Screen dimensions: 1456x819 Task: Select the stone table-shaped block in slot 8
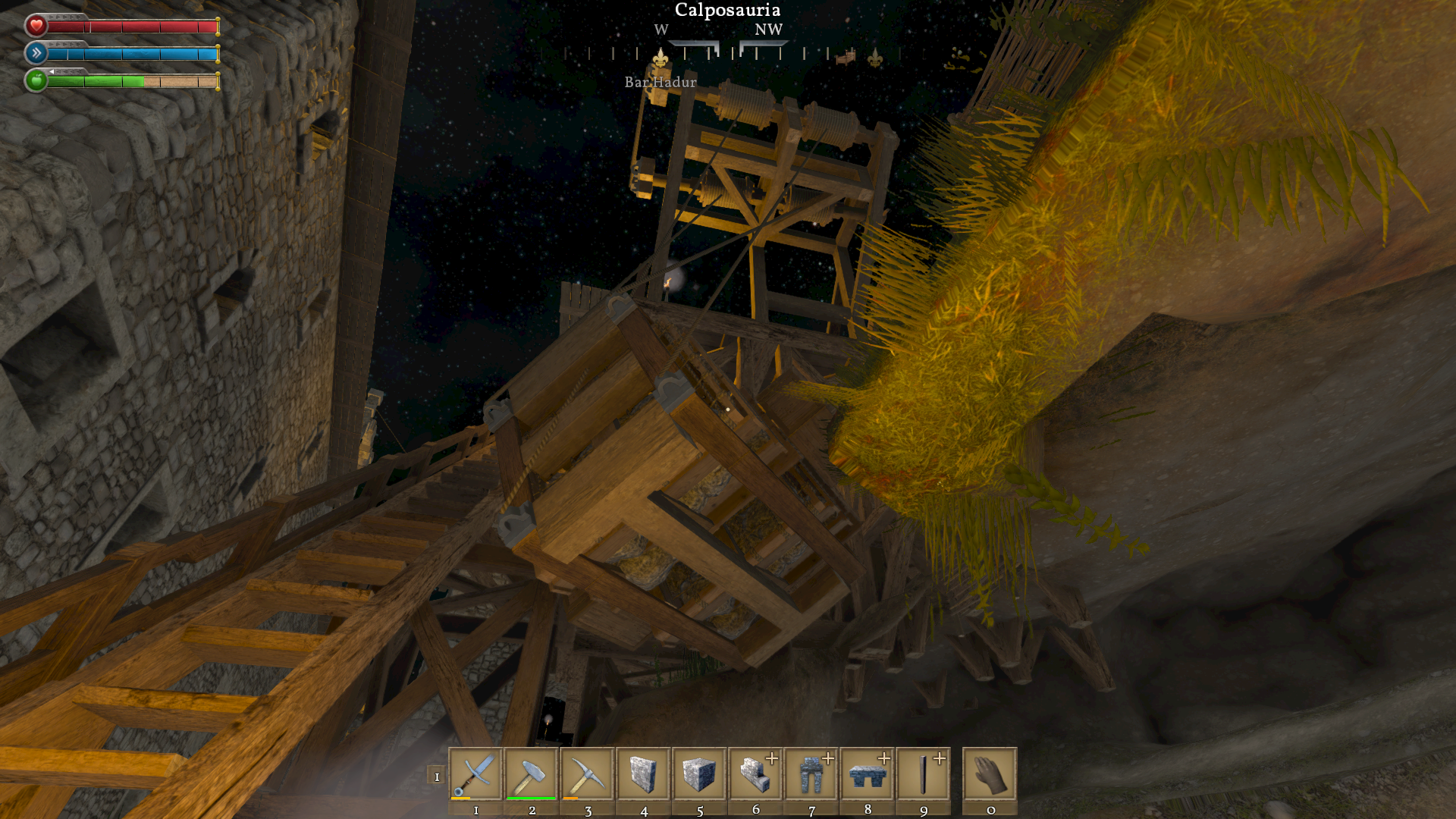pos(868,774)
